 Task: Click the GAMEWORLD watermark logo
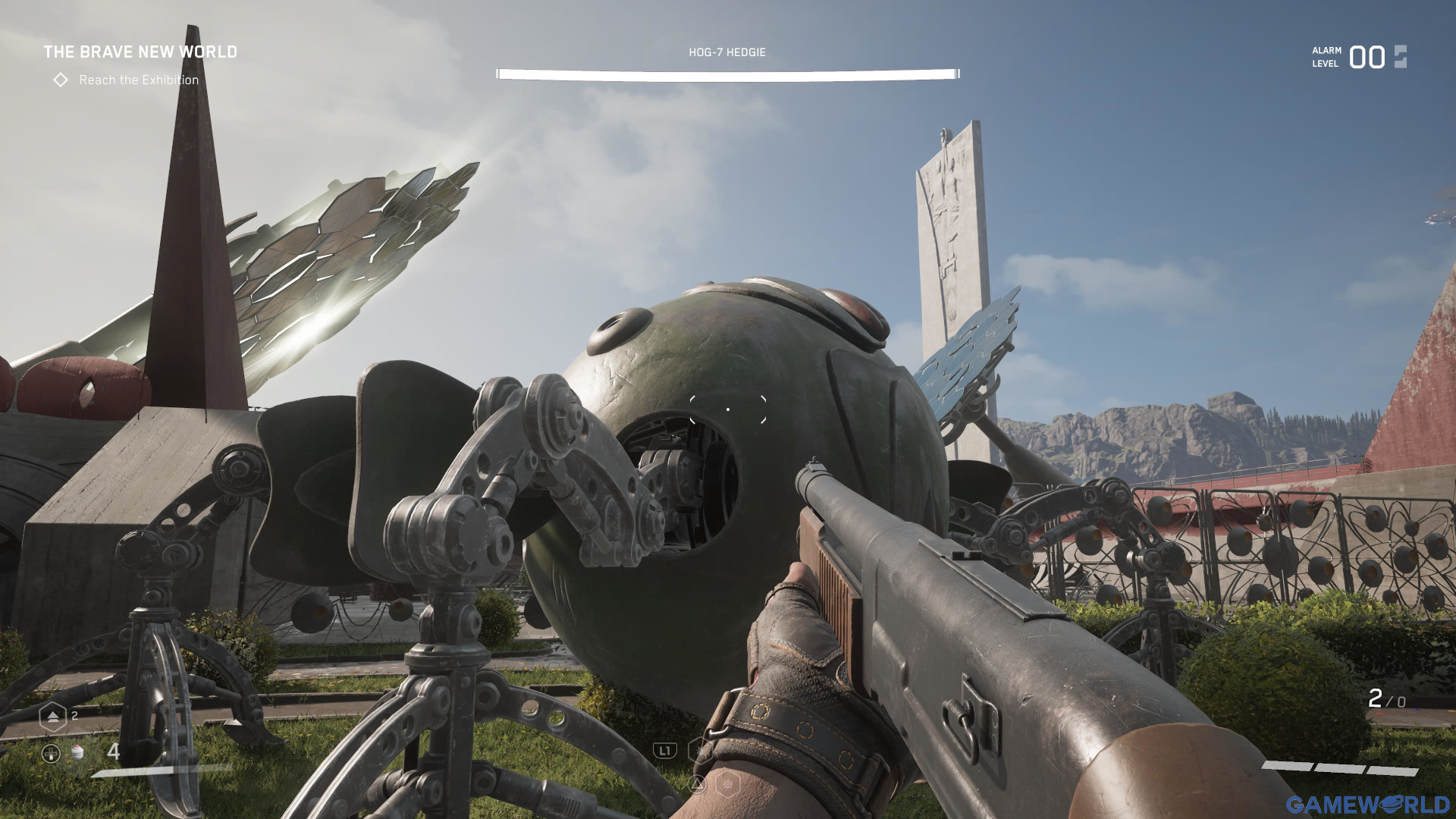tap(1367, 804)
